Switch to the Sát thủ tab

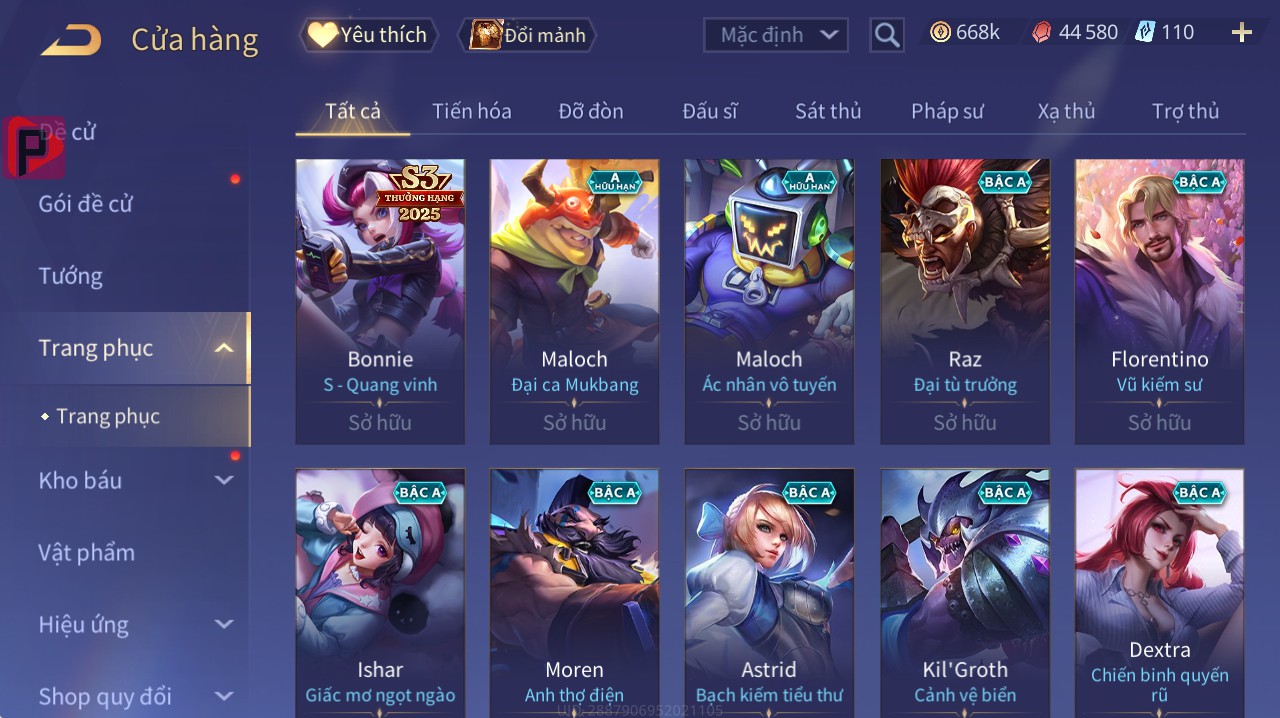(x=828, y=111)
